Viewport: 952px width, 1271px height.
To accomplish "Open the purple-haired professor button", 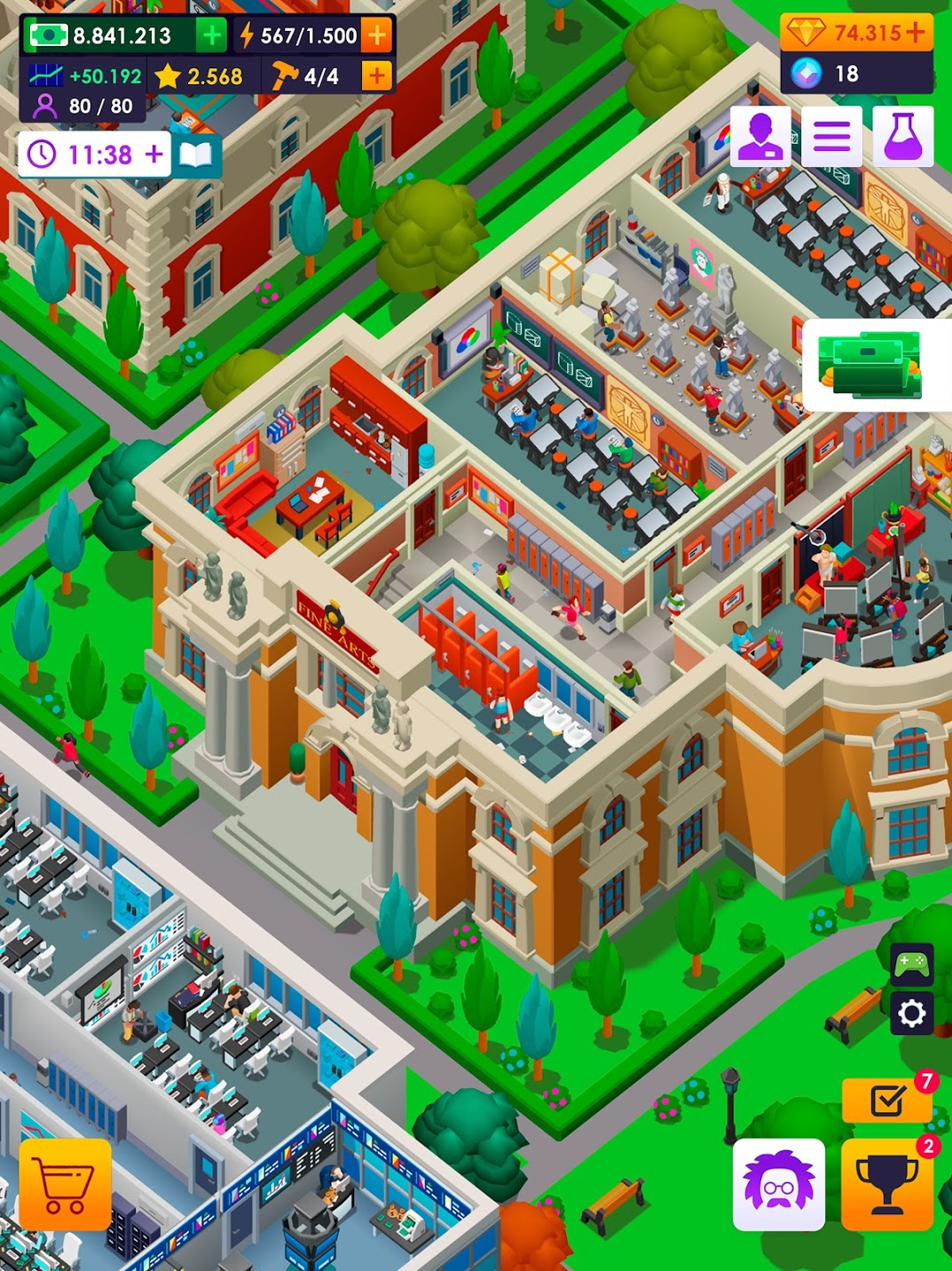I will tap(778, 1185).
